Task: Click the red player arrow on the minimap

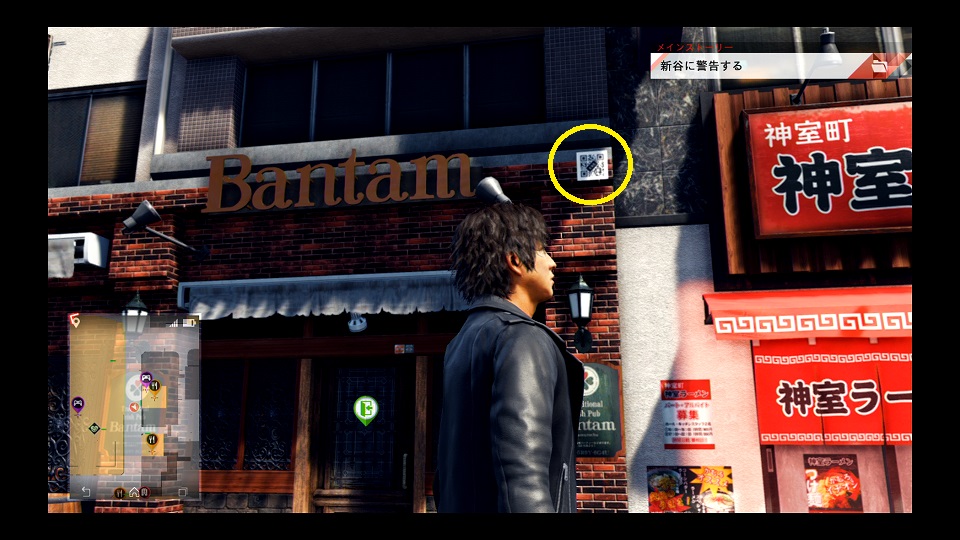Action: (134, 407)
